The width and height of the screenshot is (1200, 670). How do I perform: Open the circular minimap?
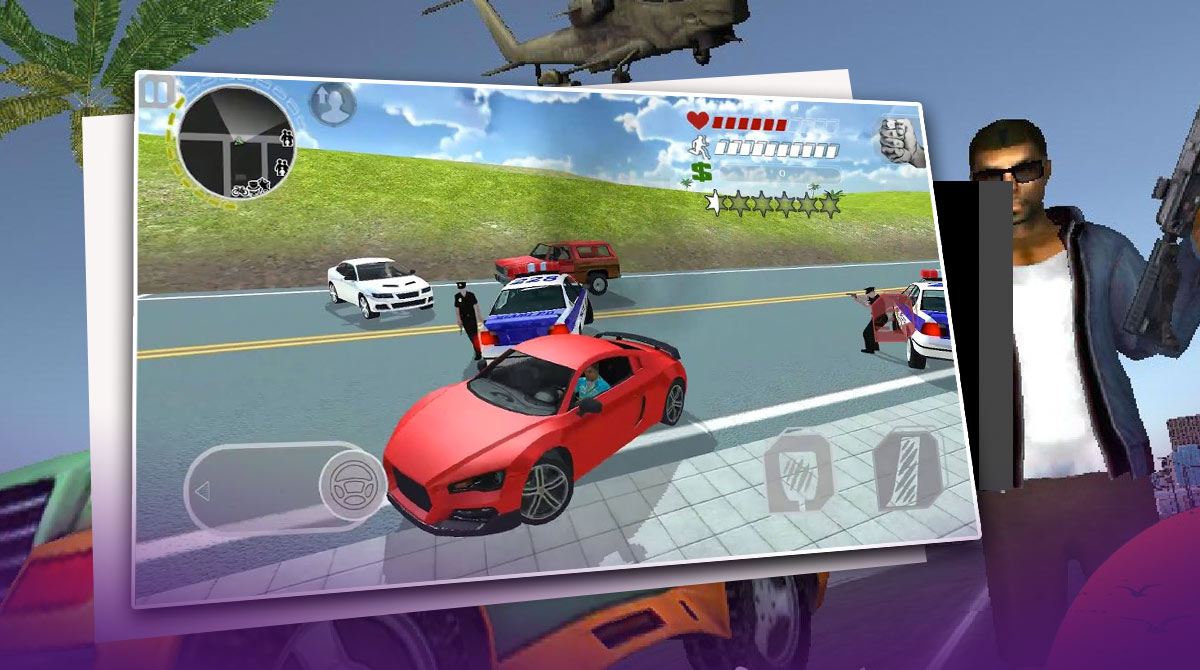pyautogui.click(x=234, y=142)
